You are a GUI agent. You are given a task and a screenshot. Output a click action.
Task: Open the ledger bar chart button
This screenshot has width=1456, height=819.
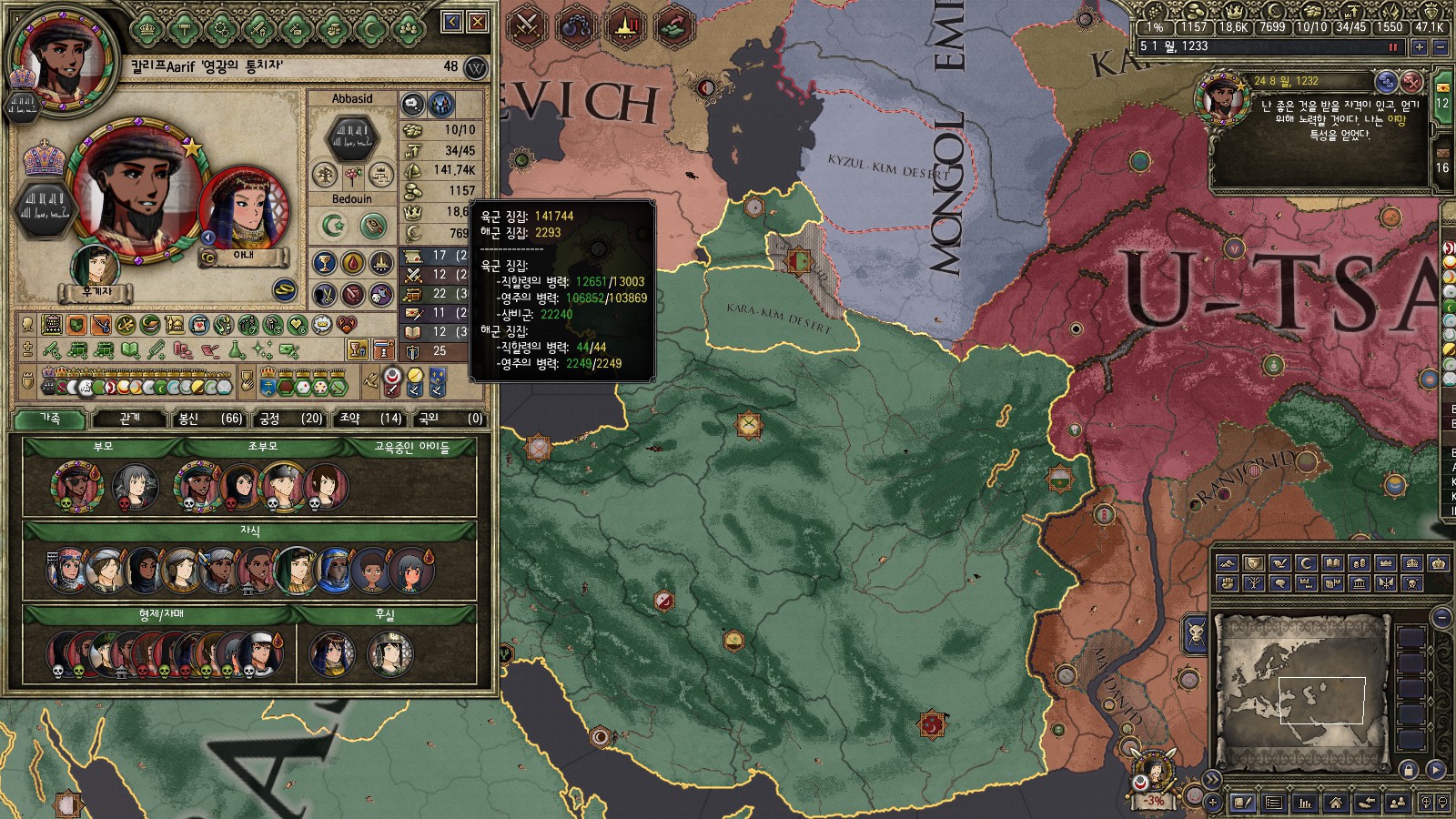[1305, 803]
